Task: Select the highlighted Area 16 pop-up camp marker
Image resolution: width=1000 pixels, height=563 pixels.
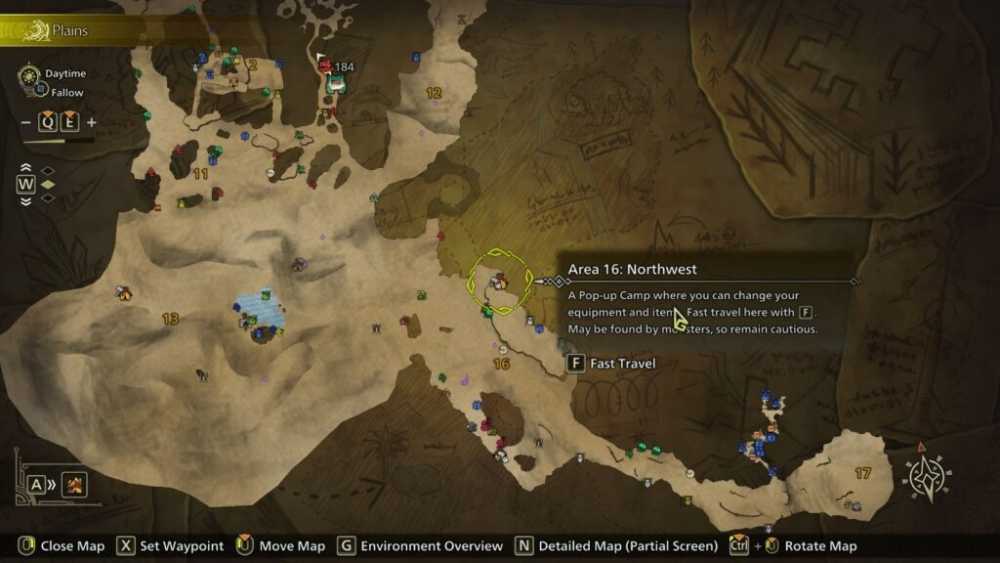Action: [497, 282]
